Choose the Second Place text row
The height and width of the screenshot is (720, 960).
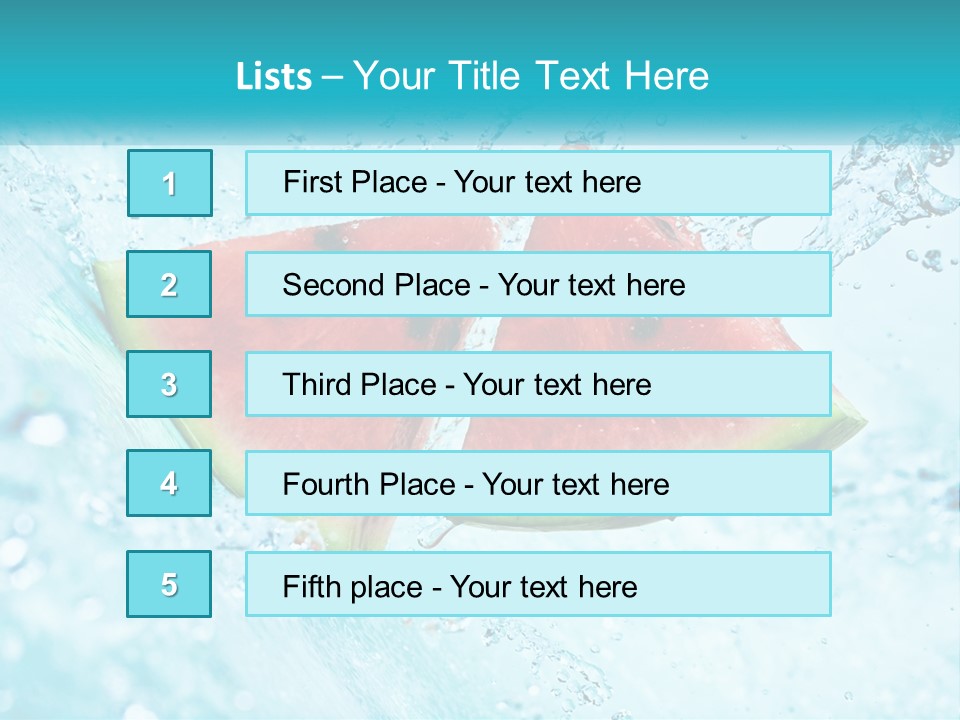pyautogui.click(x=538, y=284)
